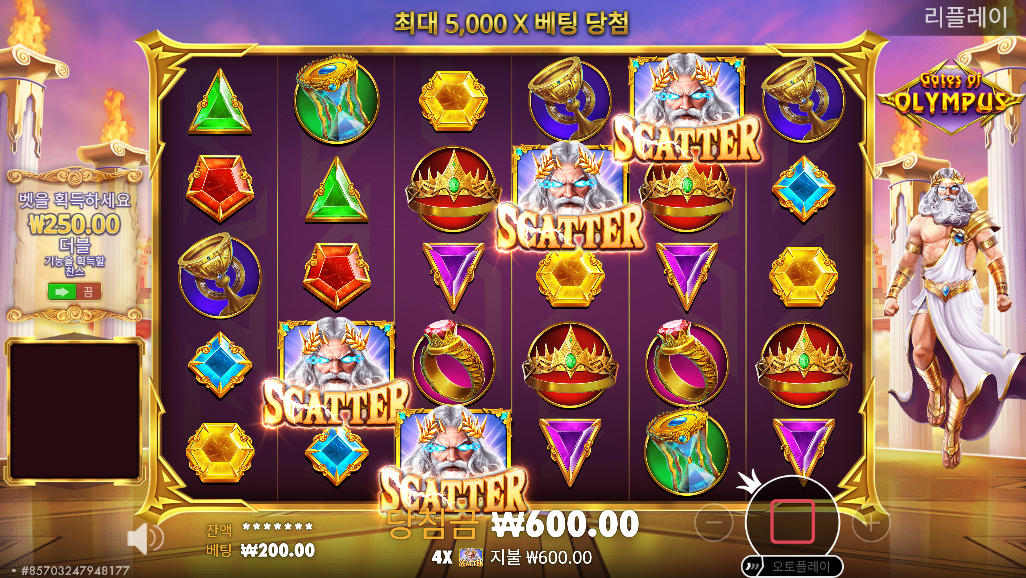Toggle the ante bet double chance switch
The width and height of the screenshot is (1026, 578).
75,291
